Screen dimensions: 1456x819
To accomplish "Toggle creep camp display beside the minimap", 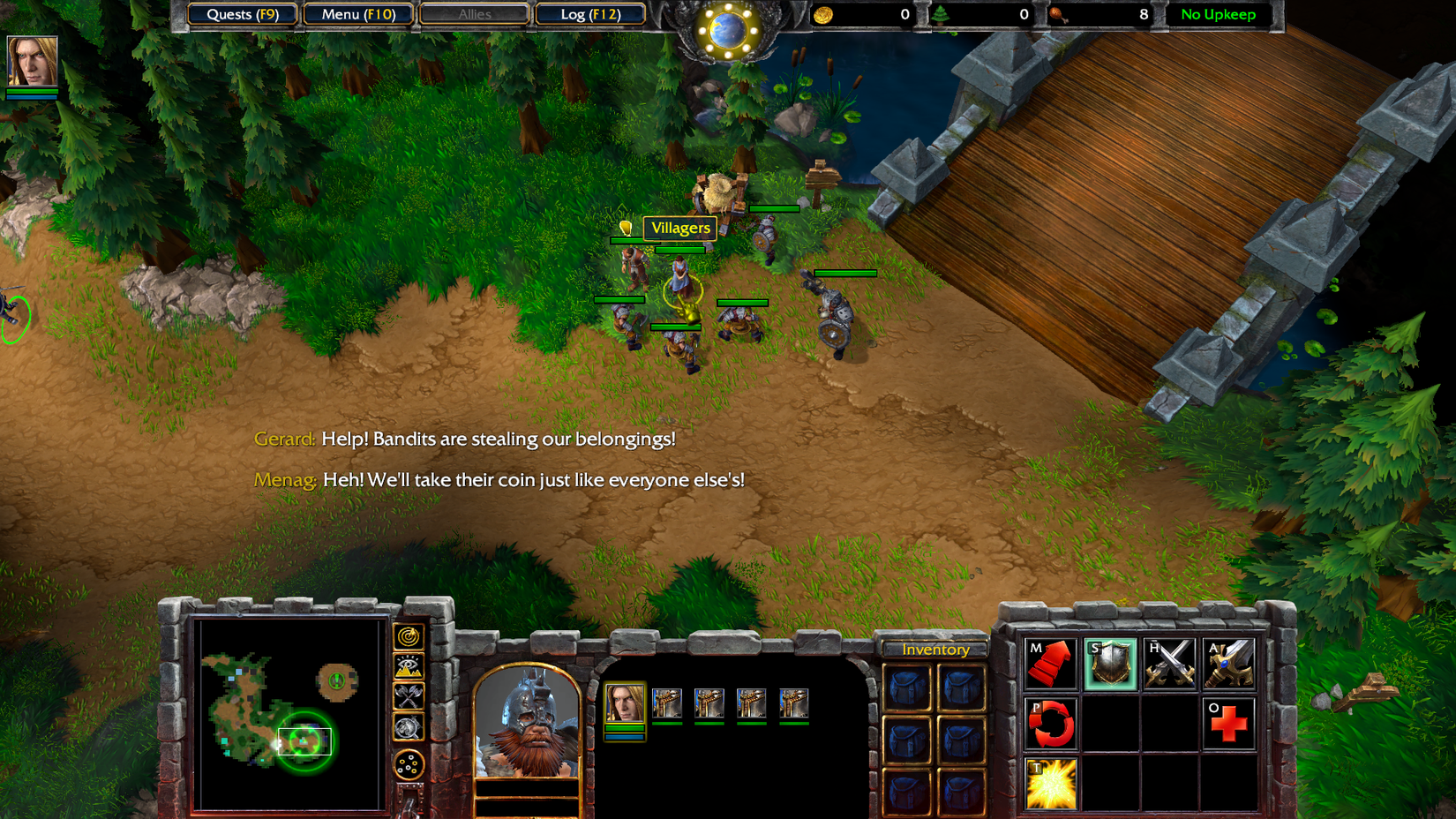I will click(406, 727).
